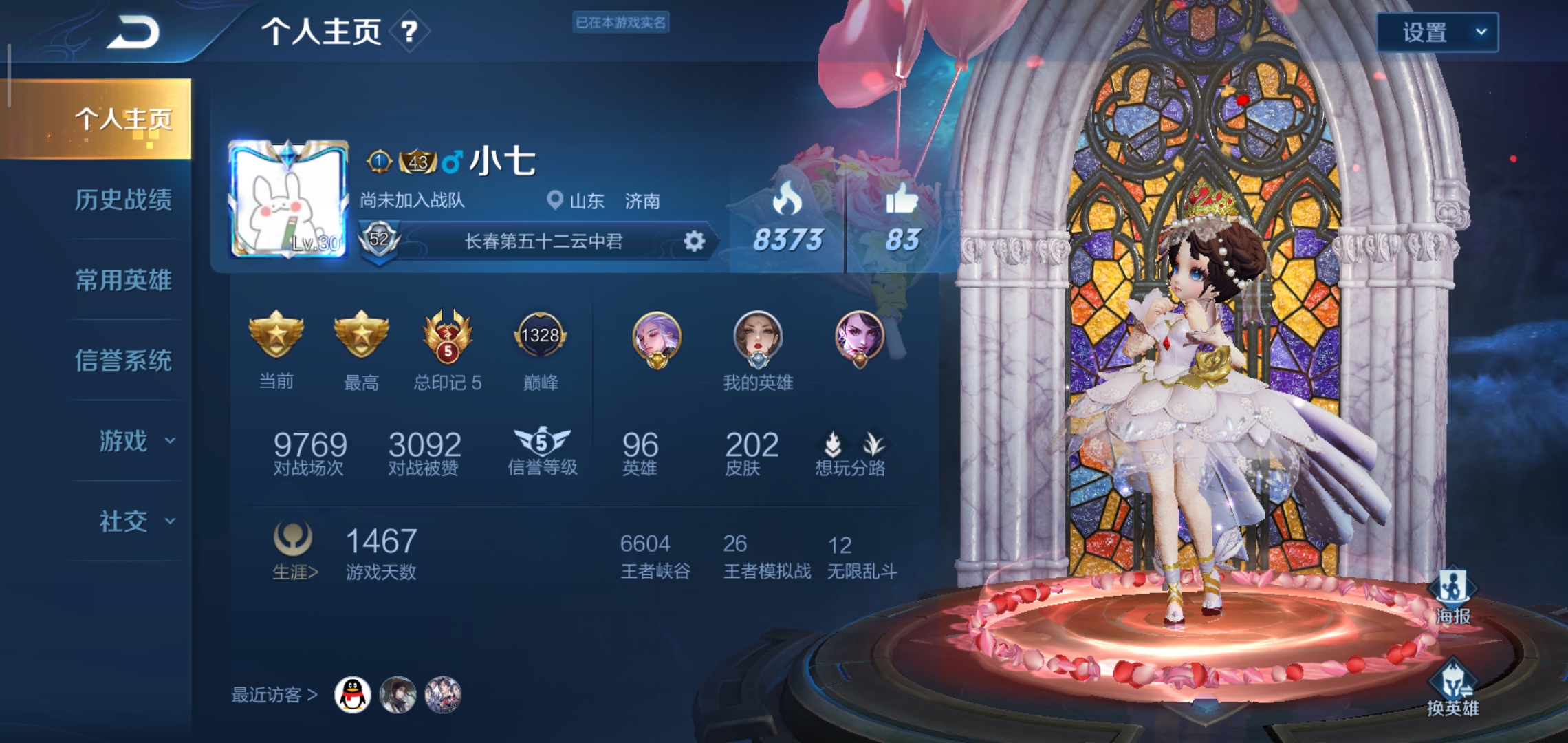Viewport: 1568px width, 743px height.
Task: Click the 总印记 5 crest icon
Action: 448,337
